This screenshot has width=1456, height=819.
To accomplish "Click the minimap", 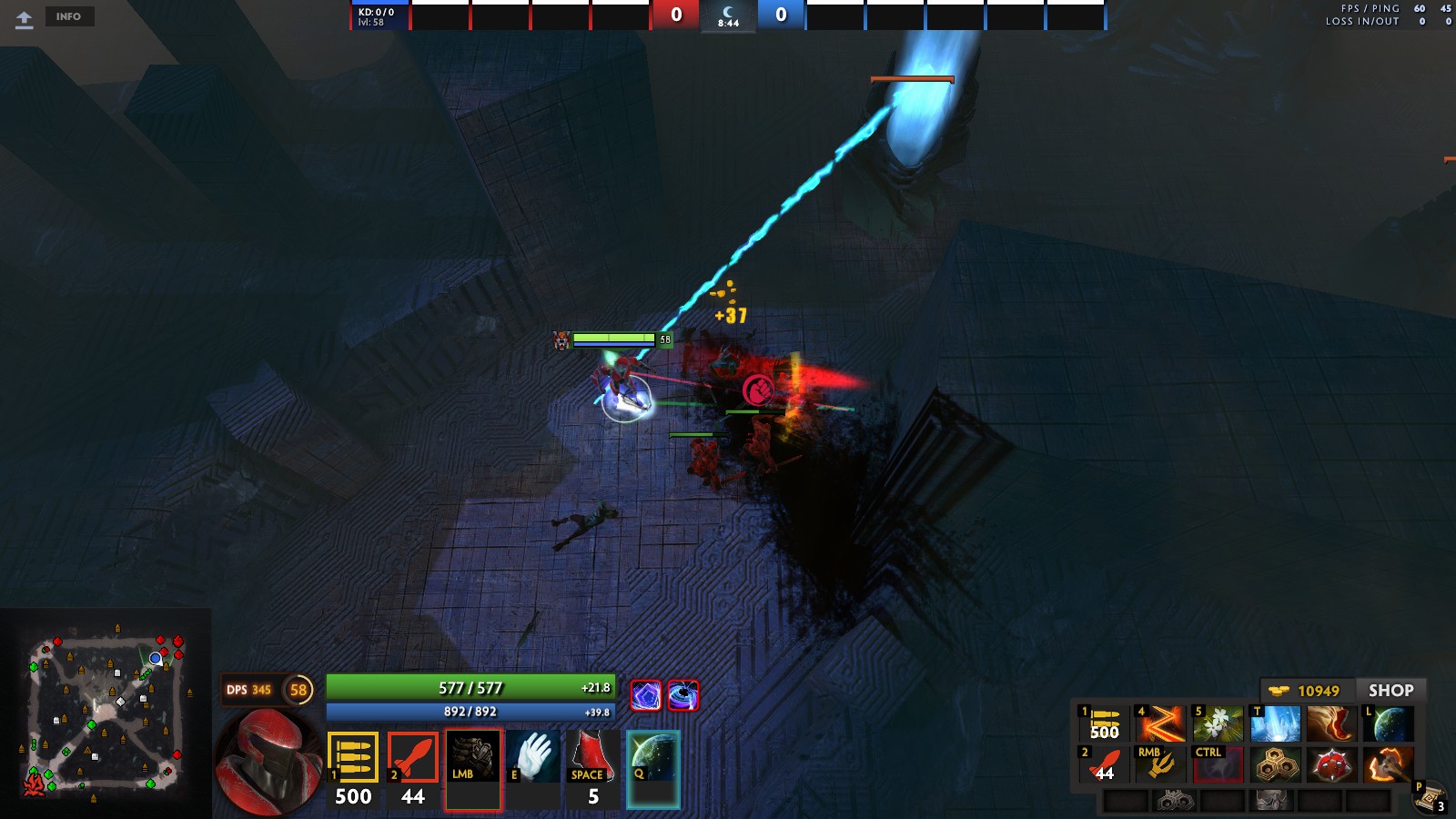I will pos(106,714).
